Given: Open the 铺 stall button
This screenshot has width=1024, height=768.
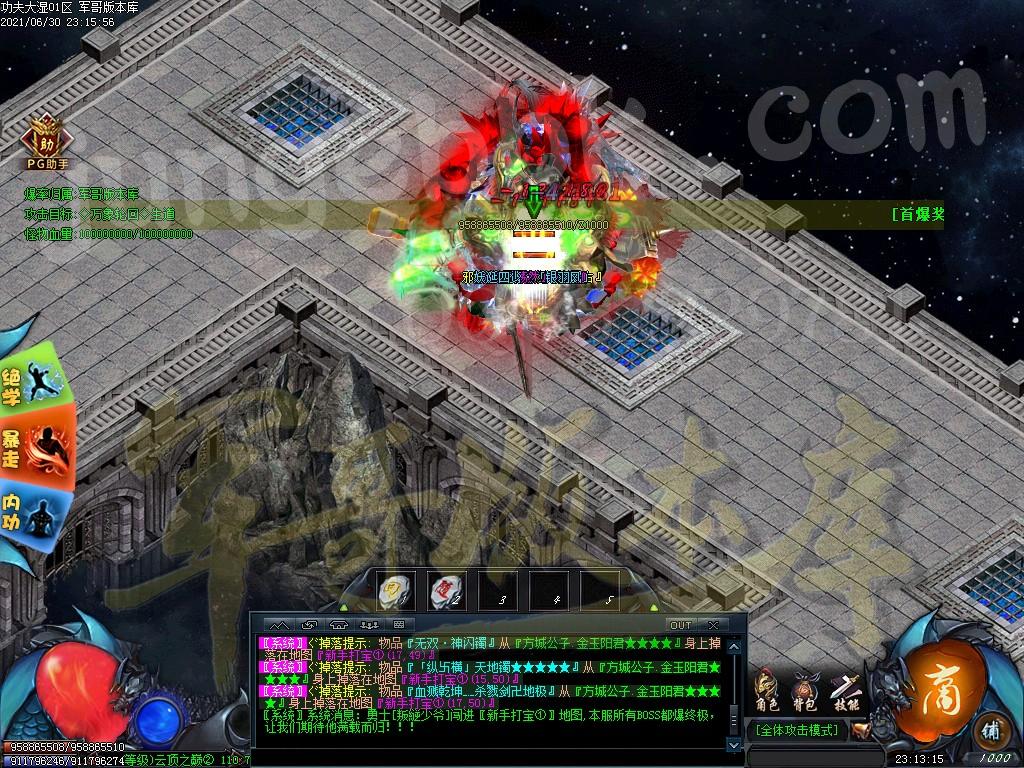Looking at the screenshot, I should pyautogui.click(x=991, y=729).
